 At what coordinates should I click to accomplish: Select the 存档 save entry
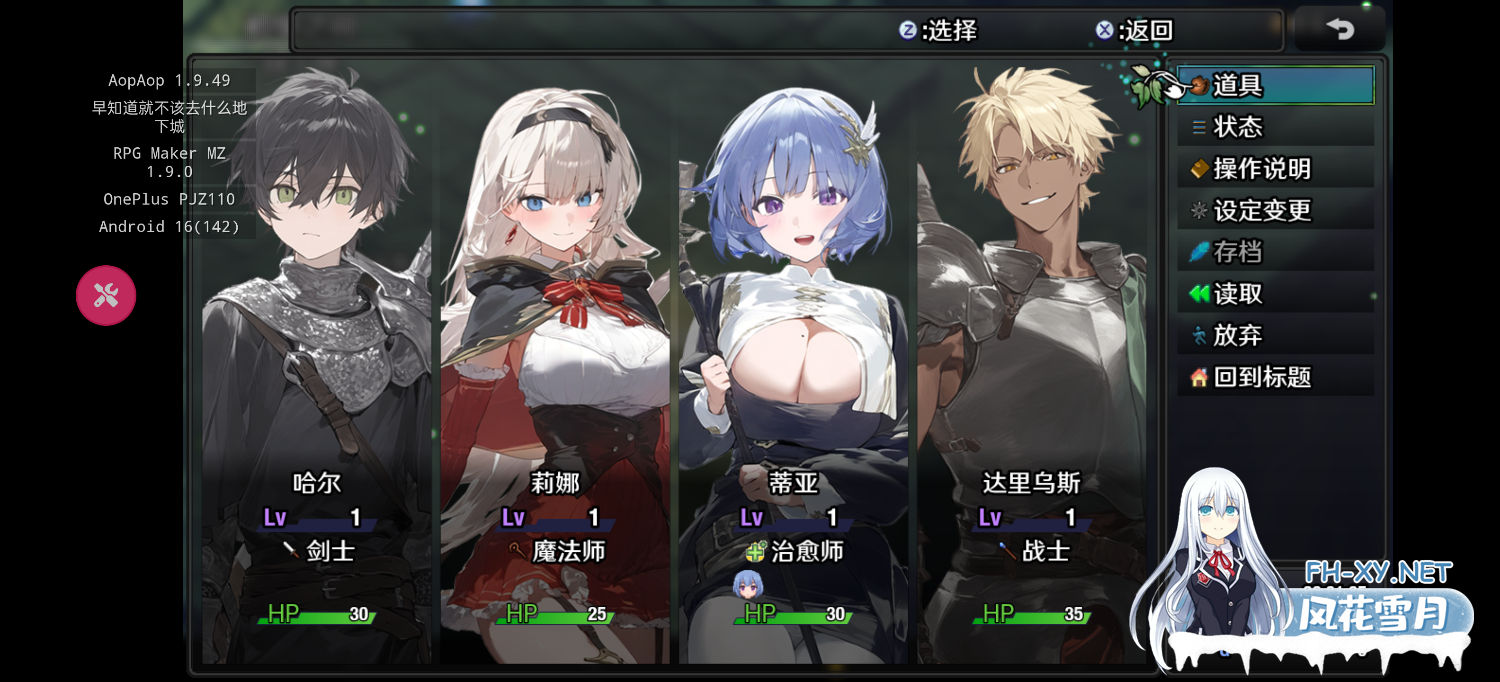1275,252
